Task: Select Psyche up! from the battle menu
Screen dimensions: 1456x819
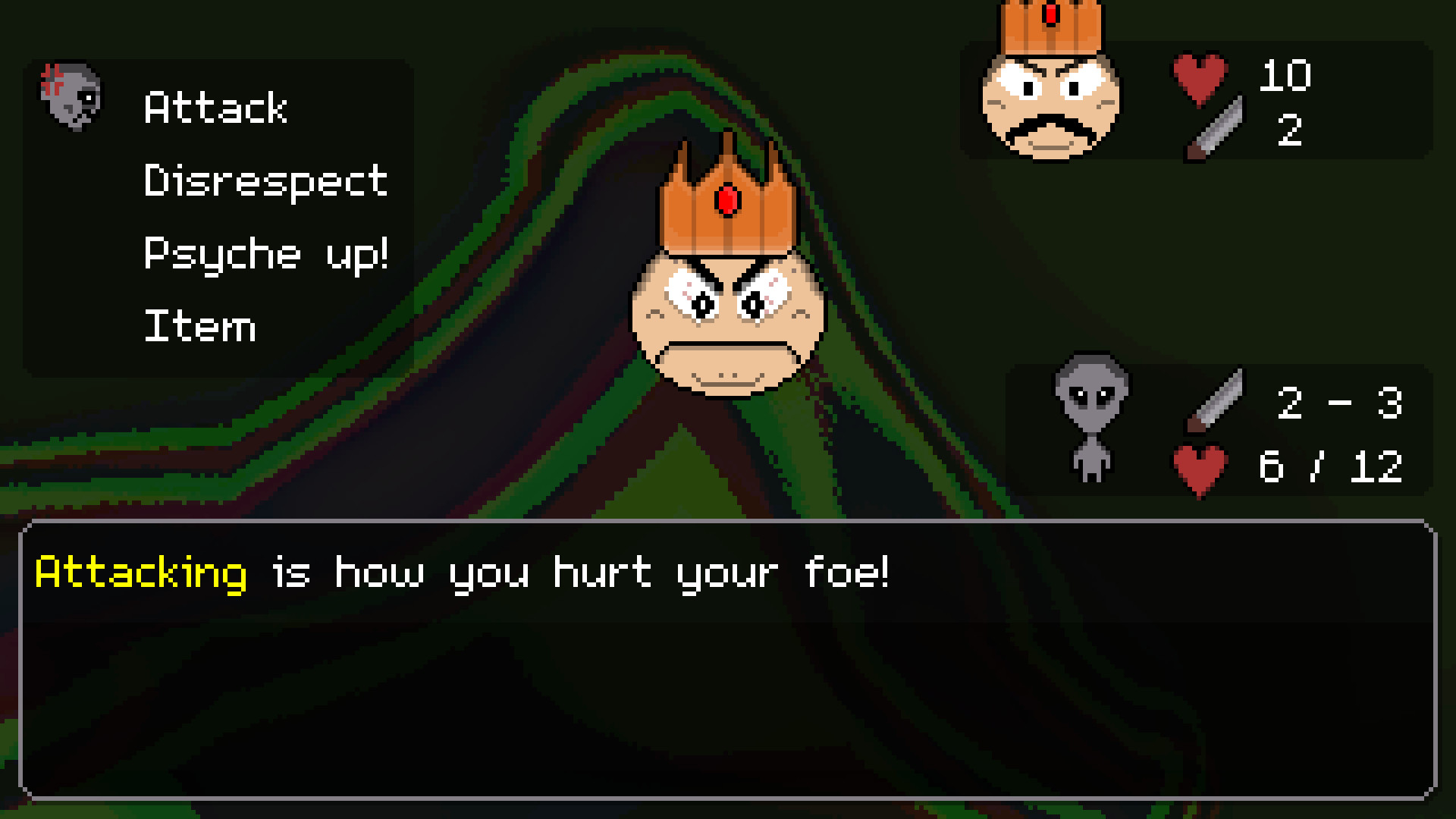Action: (x=267, y=253)
